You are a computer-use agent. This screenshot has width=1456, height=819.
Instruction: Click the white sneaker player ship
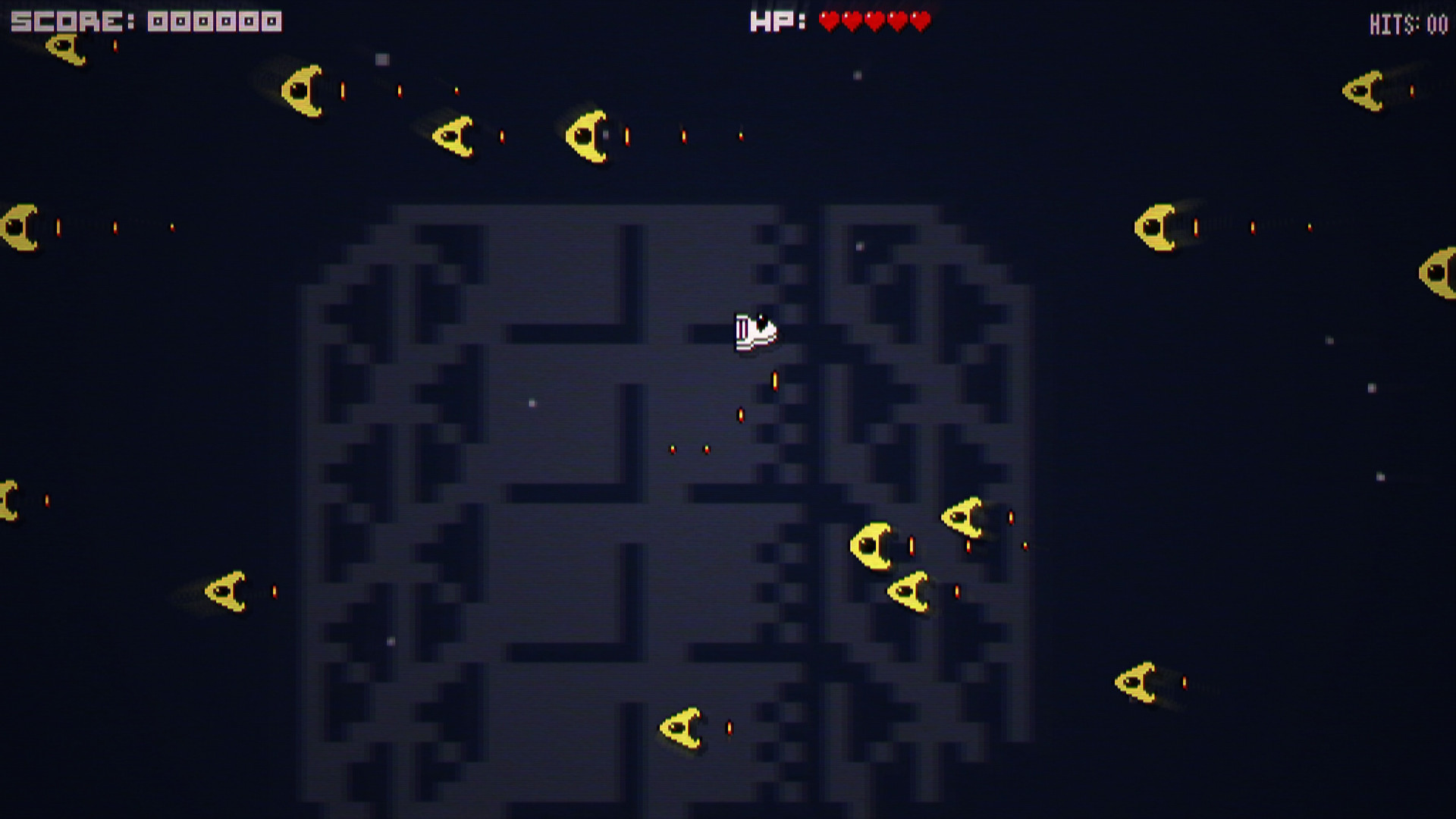(x=755, y=331)
